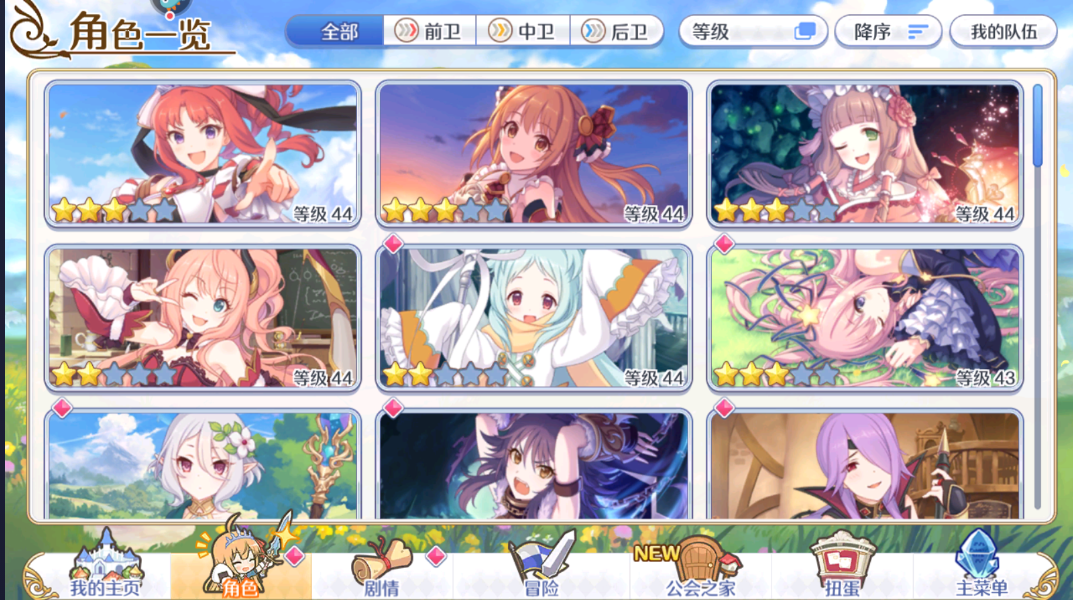1073x600 pixels.
Task: Pick the mint-haired character in white
Action: click(x=534, y=318)
